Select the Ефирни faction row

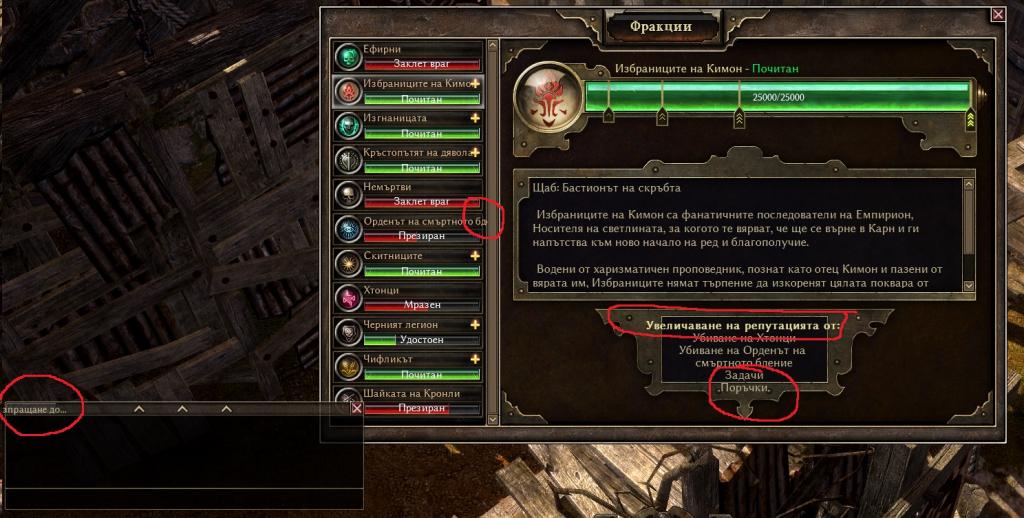point(408,57)
